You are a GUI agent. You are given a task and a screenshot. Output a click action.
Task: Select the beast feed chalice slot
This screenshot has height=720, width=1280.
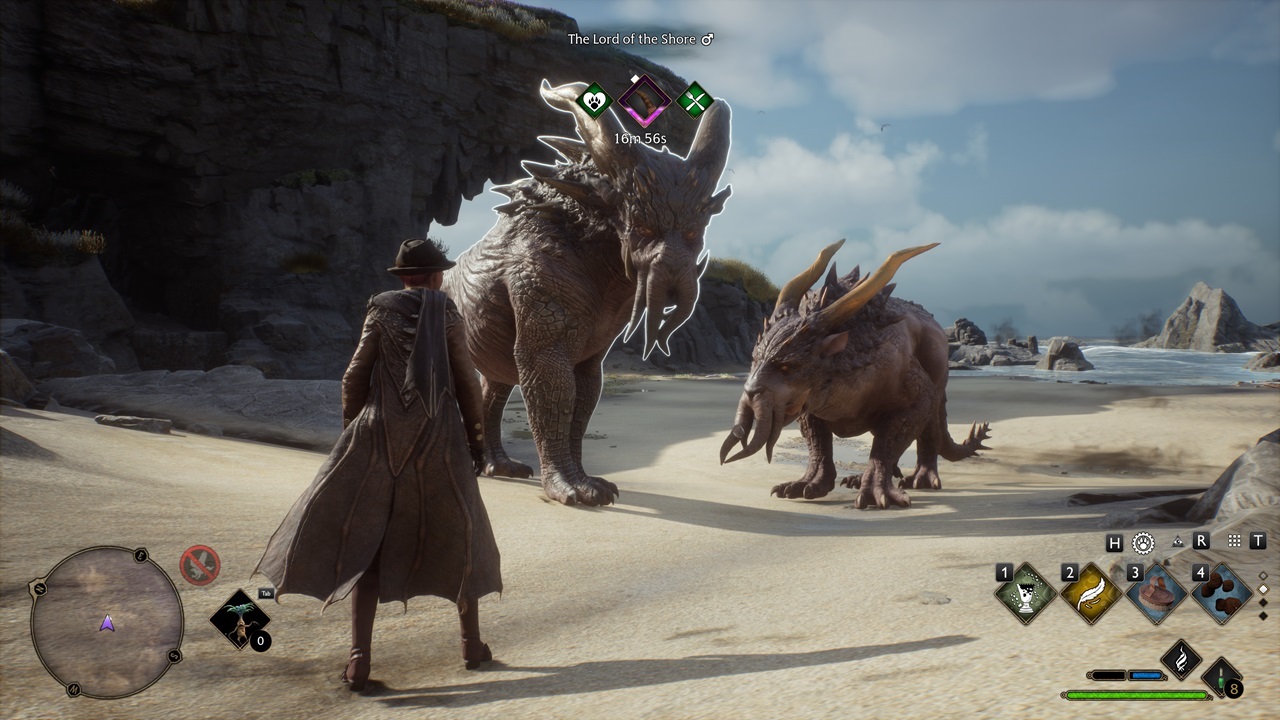coord(1026,593)
